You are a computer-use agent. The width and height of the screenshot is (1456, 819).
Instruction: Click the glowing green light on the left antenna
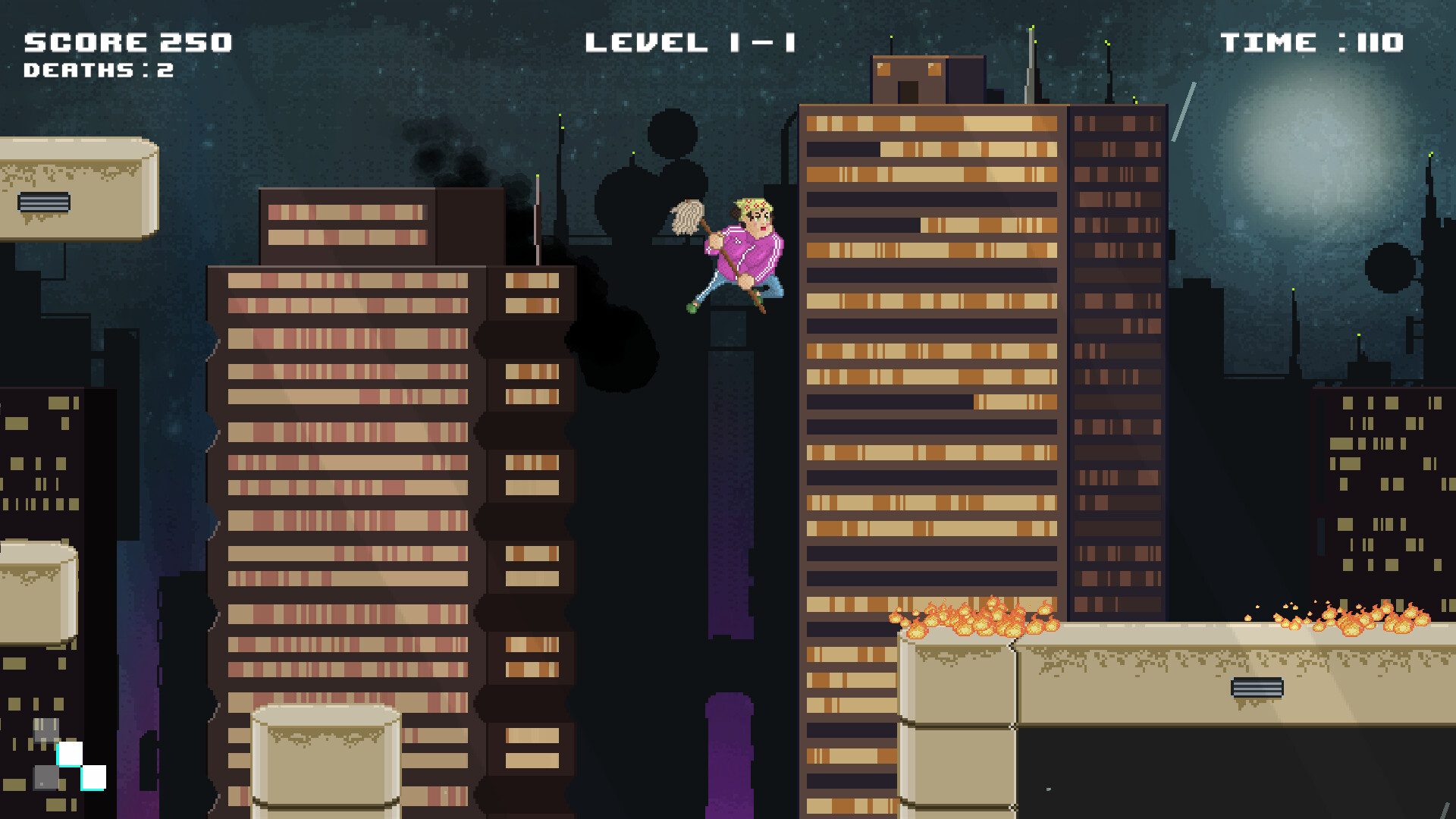(536, 175)
